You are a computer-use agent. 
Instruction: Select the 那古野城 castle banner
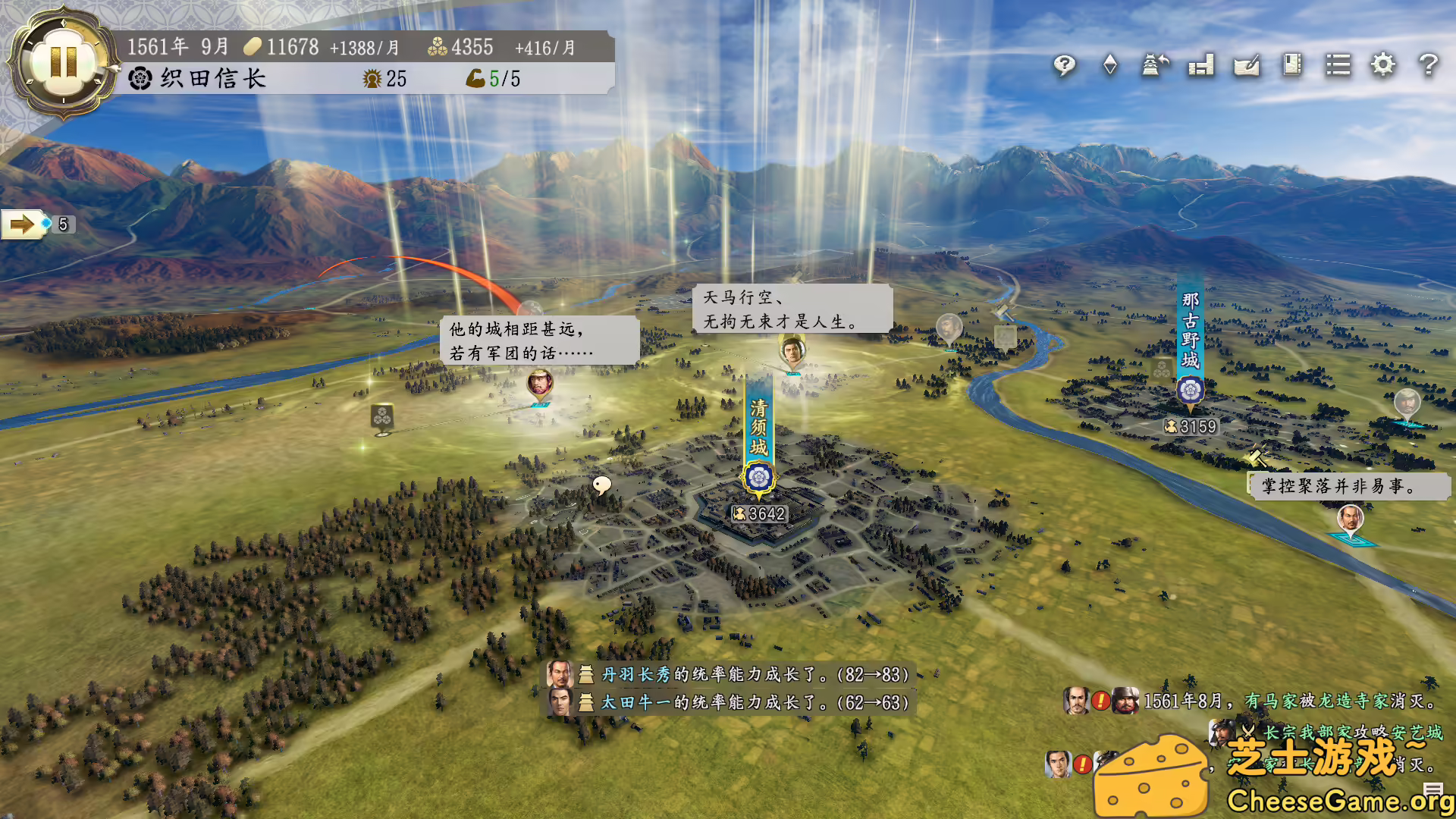click(x=1191, y=326)
